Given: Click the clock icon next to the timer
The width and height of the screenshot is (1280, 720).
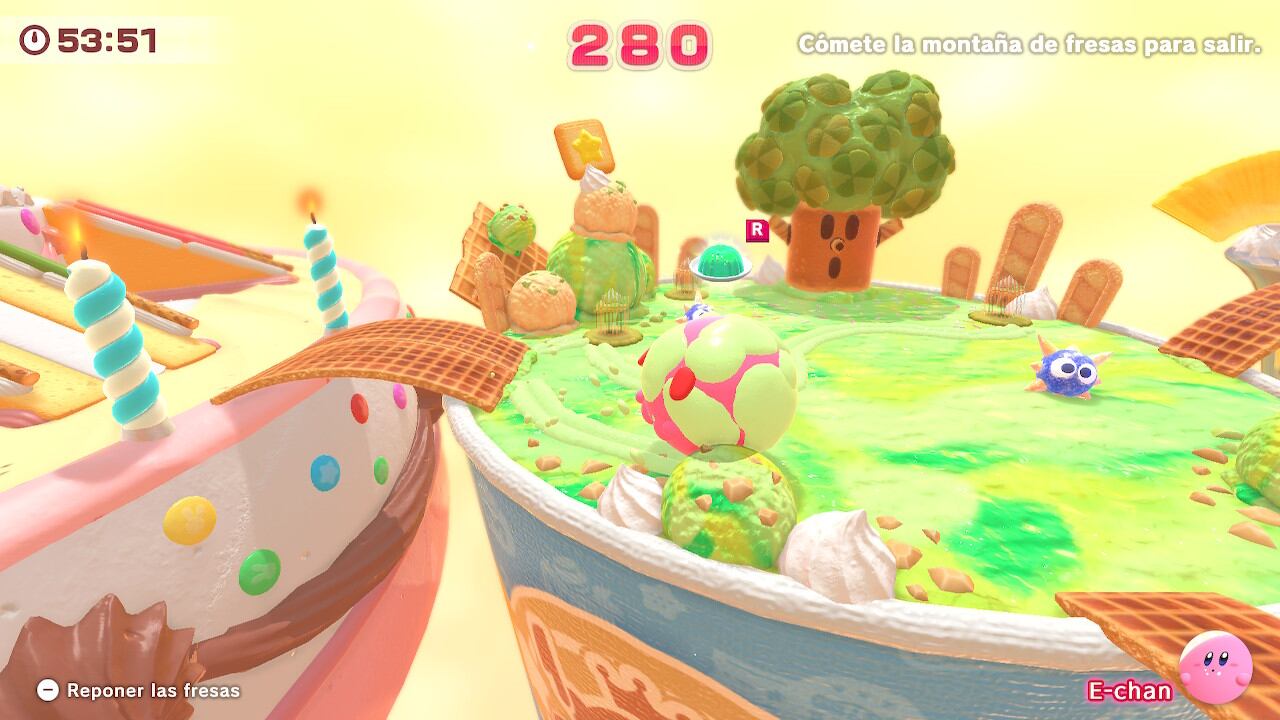Looking at the screenshot, I should (33, 41).
